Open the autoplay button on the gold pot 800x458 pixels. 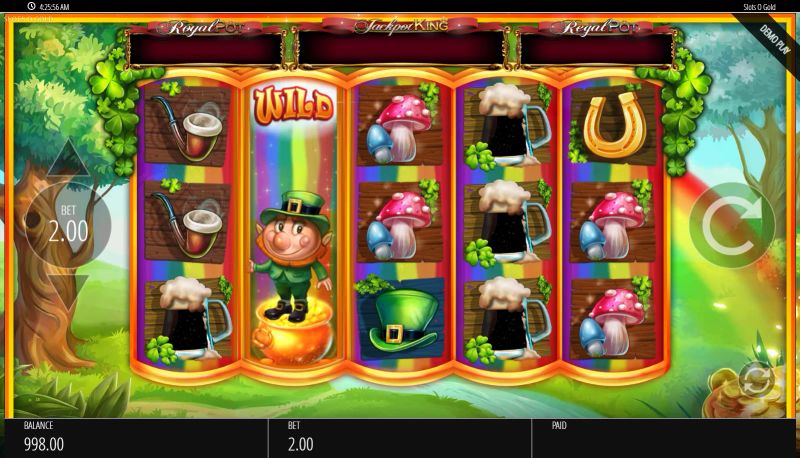[x=755, y=380]
